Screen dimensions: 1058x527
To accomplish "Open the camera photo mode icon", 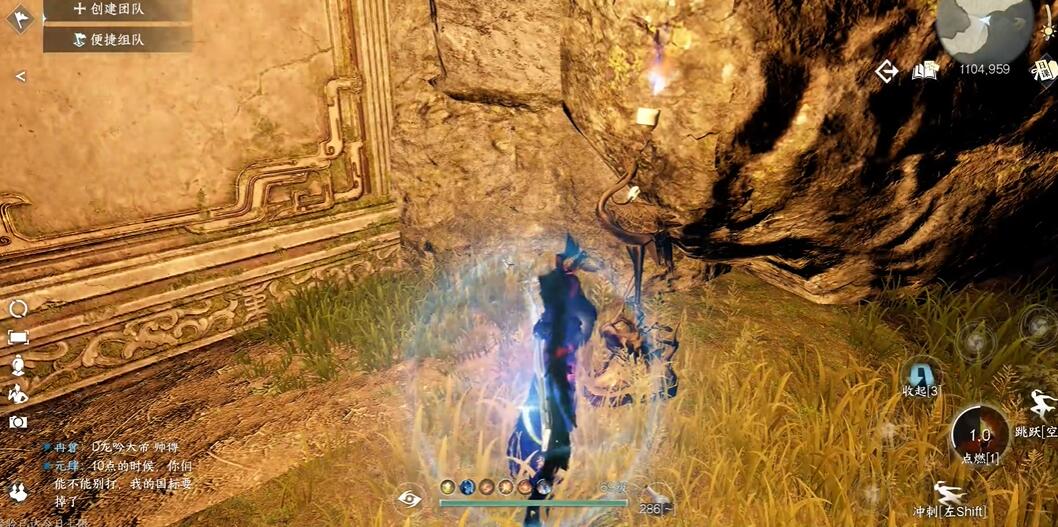I will pyautogui.click(x=18, y=422).
